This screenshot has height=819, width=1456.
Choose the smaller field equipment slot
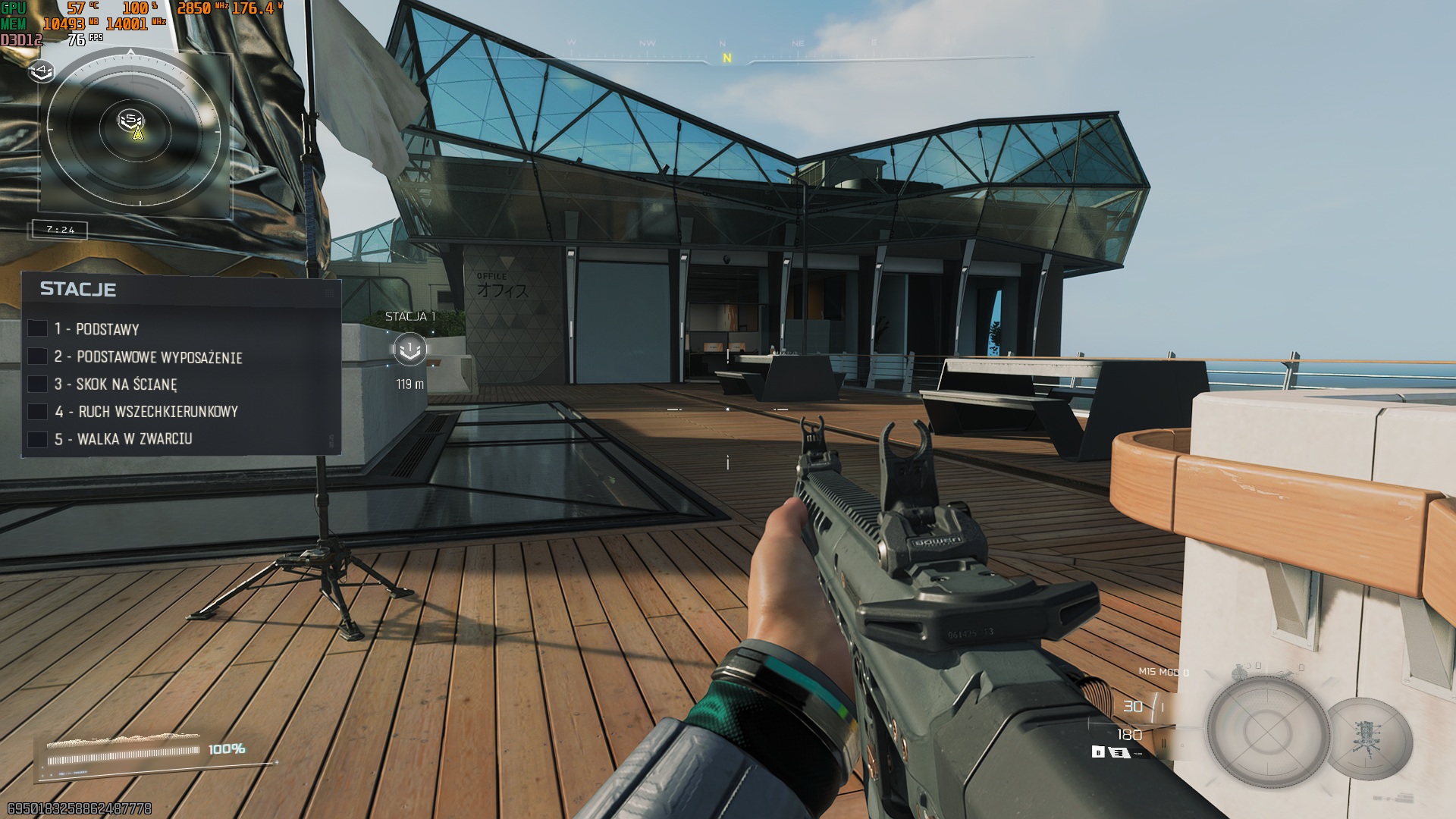(x=1370, y=739)
